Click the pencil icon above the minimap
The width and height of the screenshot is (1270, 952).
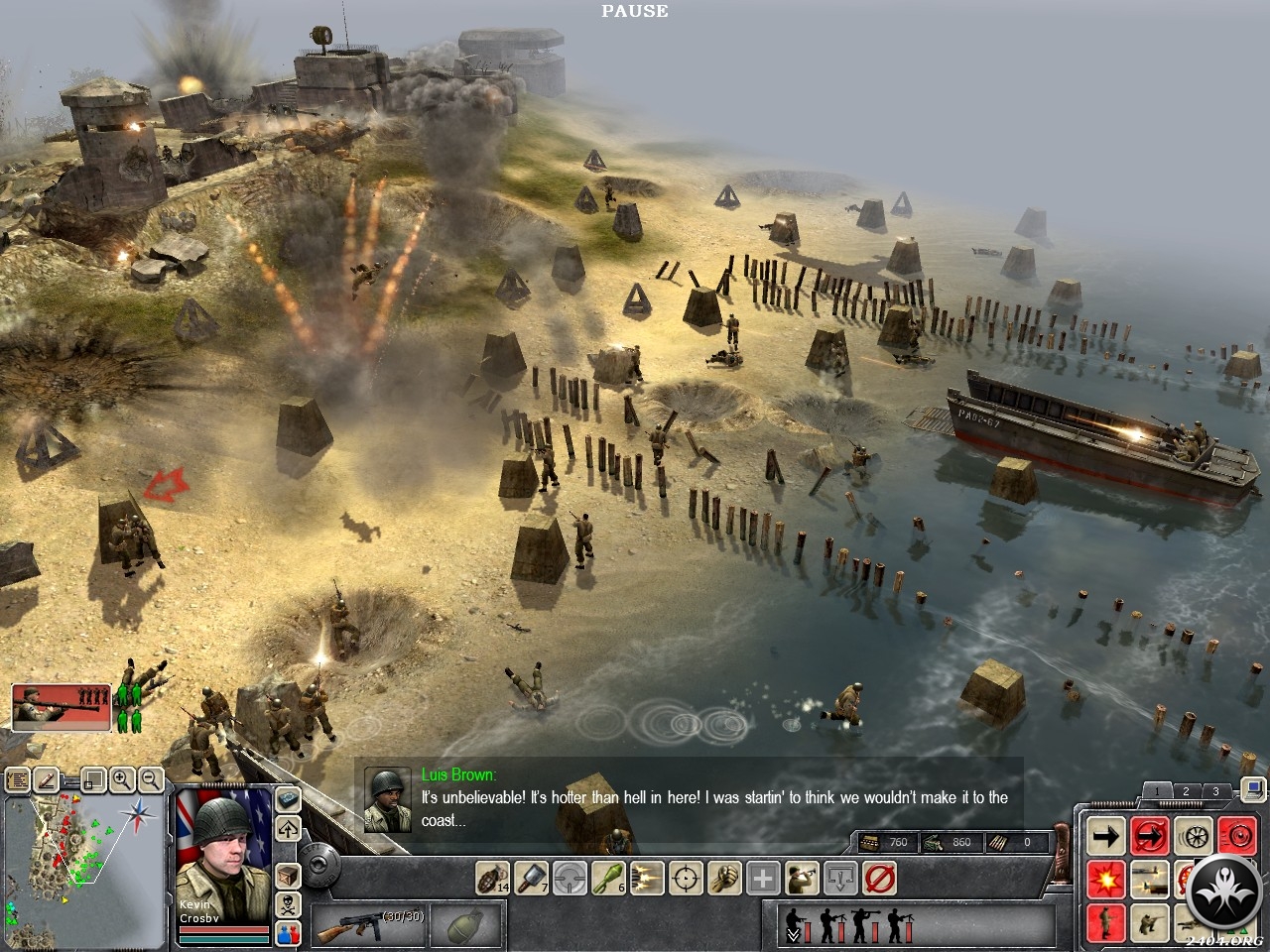46,780
